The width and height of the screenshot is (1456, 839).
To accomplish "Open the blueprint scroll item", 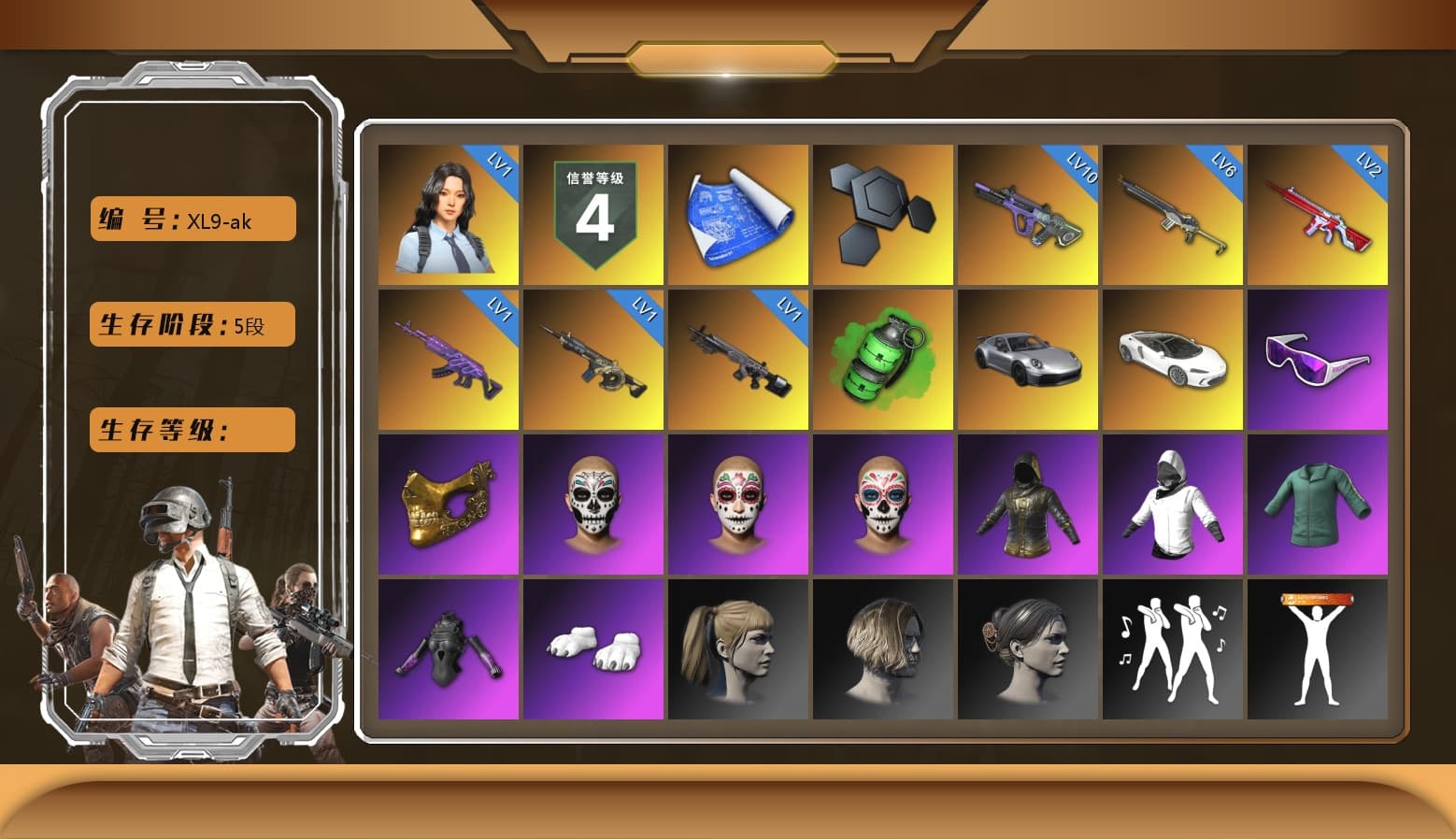I will 739,213.
